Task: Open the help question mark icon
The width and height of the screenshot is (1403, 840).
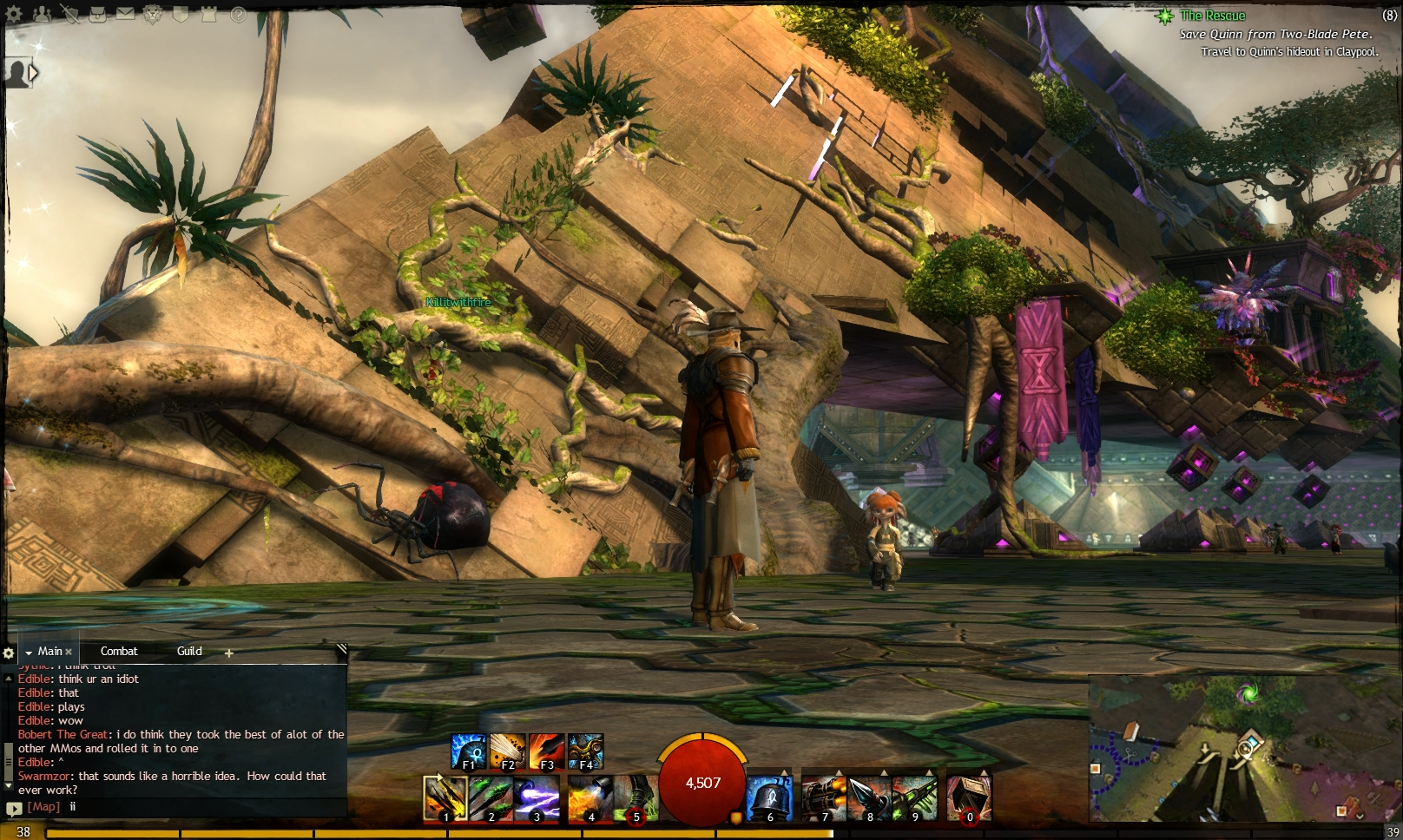Action: click(x=237, y=15)
